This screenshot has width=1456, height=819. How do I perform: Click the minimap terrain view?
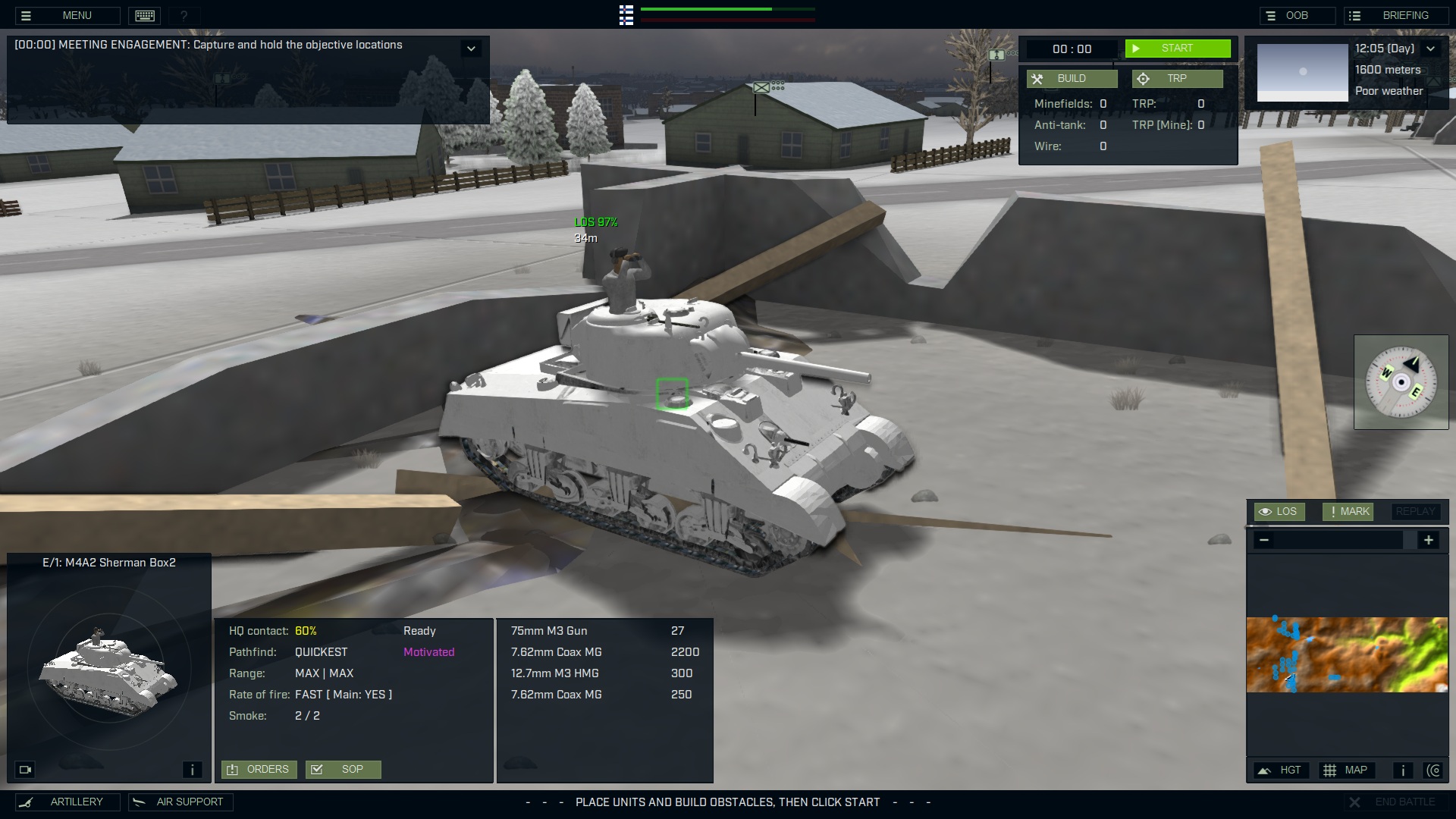click(x=1346, y=654)
